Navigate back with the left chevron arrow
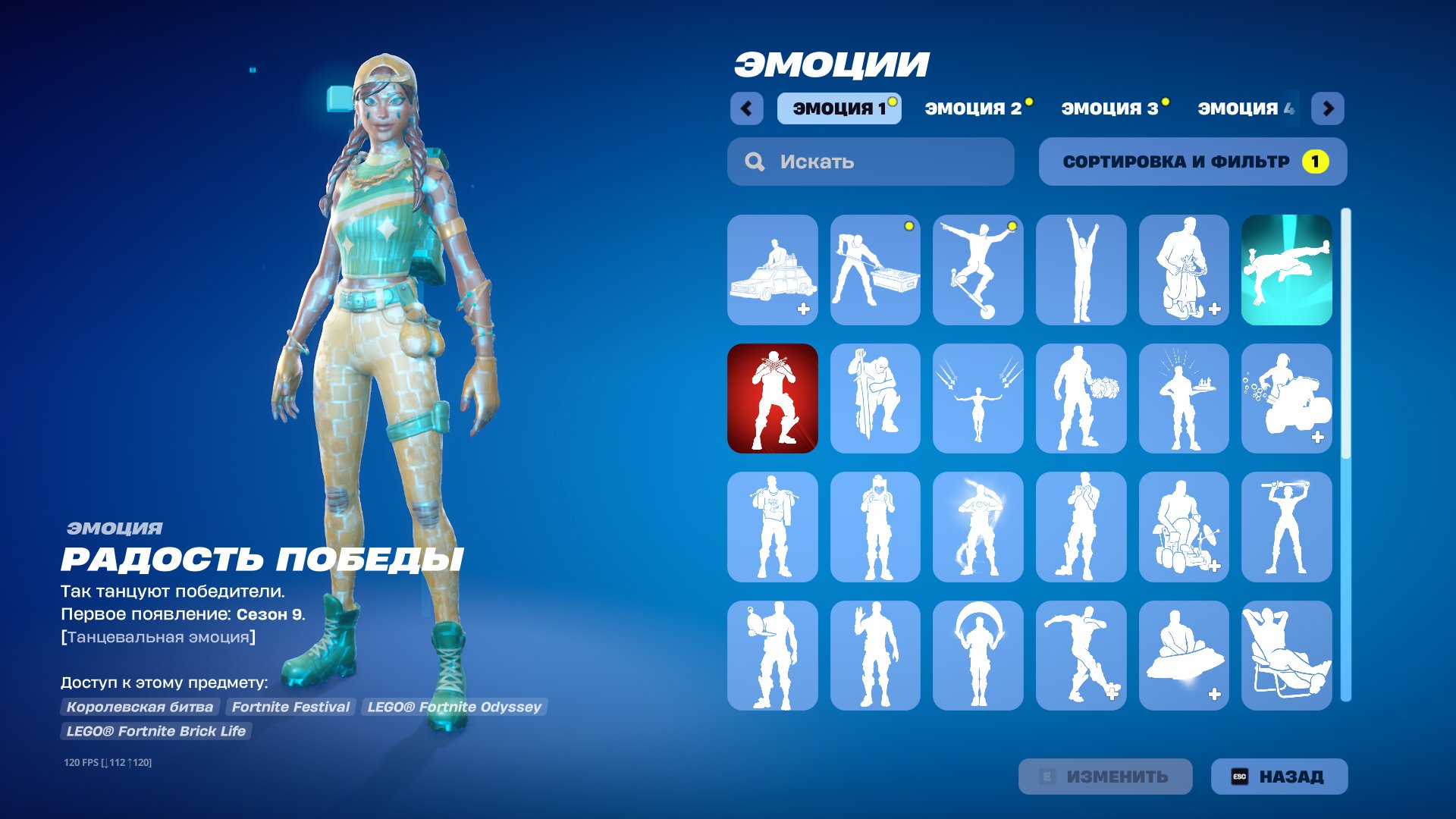Viewport: 1456px width, 819px height. [x=748, y=108]
